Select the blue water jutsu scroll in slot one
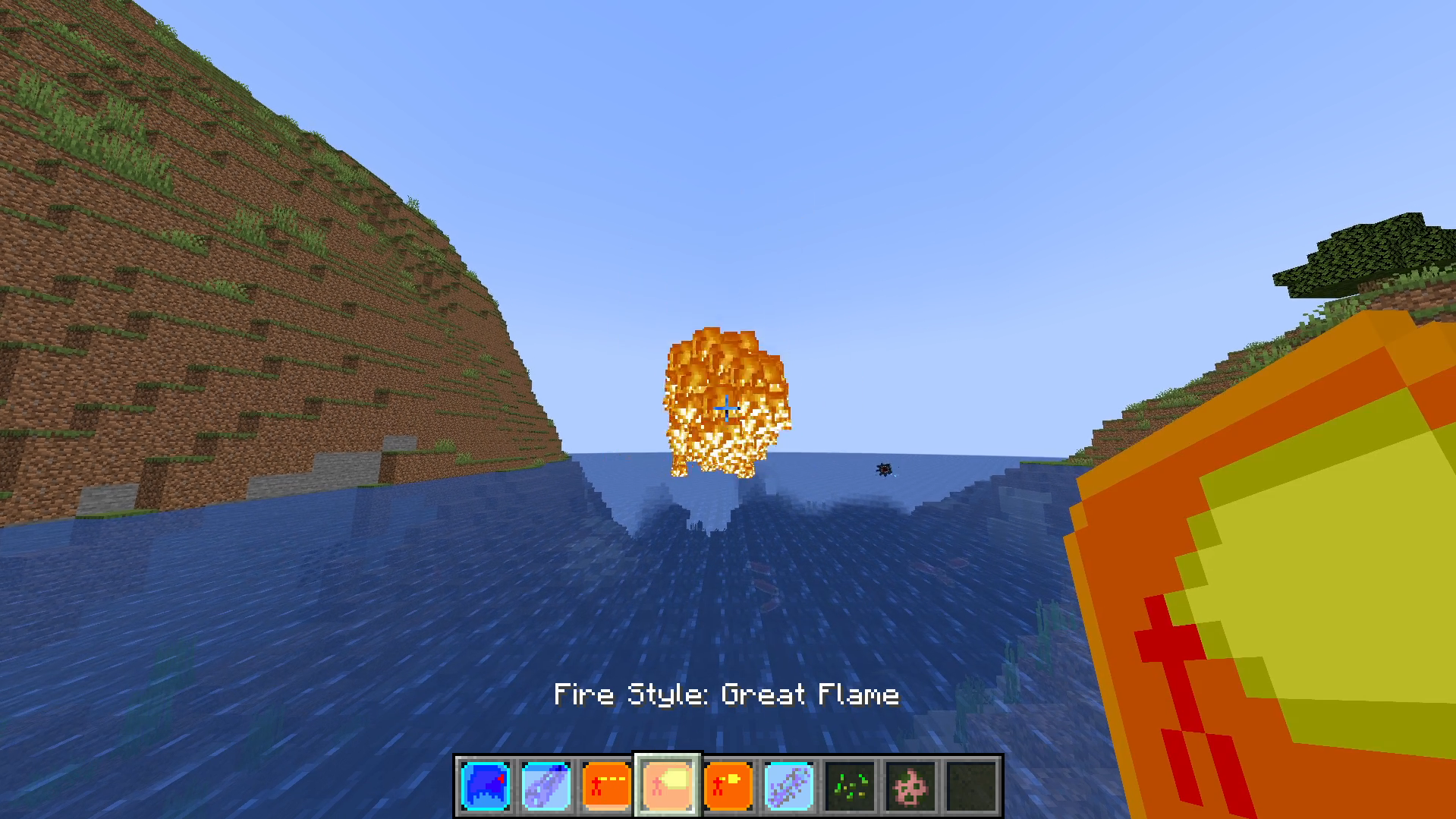The width and height of the screenshot is (1456, 819). [485, 784]
